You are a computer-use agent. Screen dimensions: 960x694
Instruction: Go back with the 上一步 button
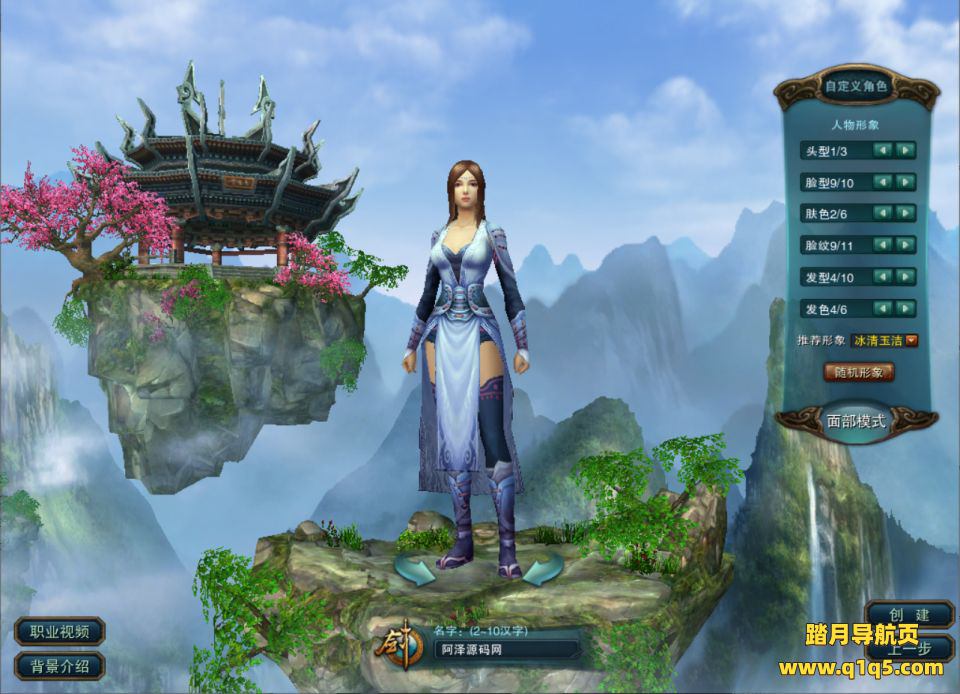908,647
